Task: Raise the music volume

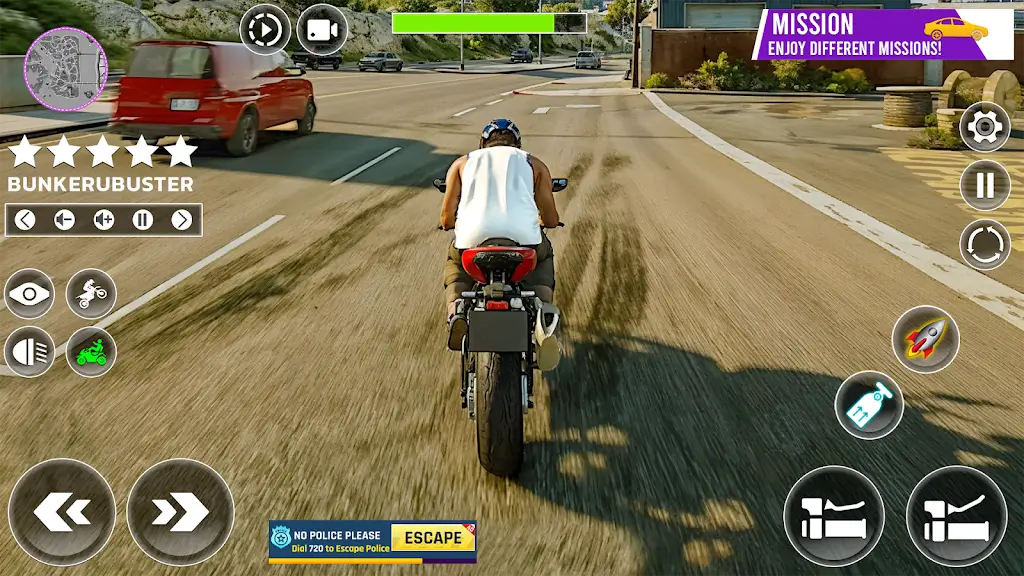Action: (x=103, y=220)
